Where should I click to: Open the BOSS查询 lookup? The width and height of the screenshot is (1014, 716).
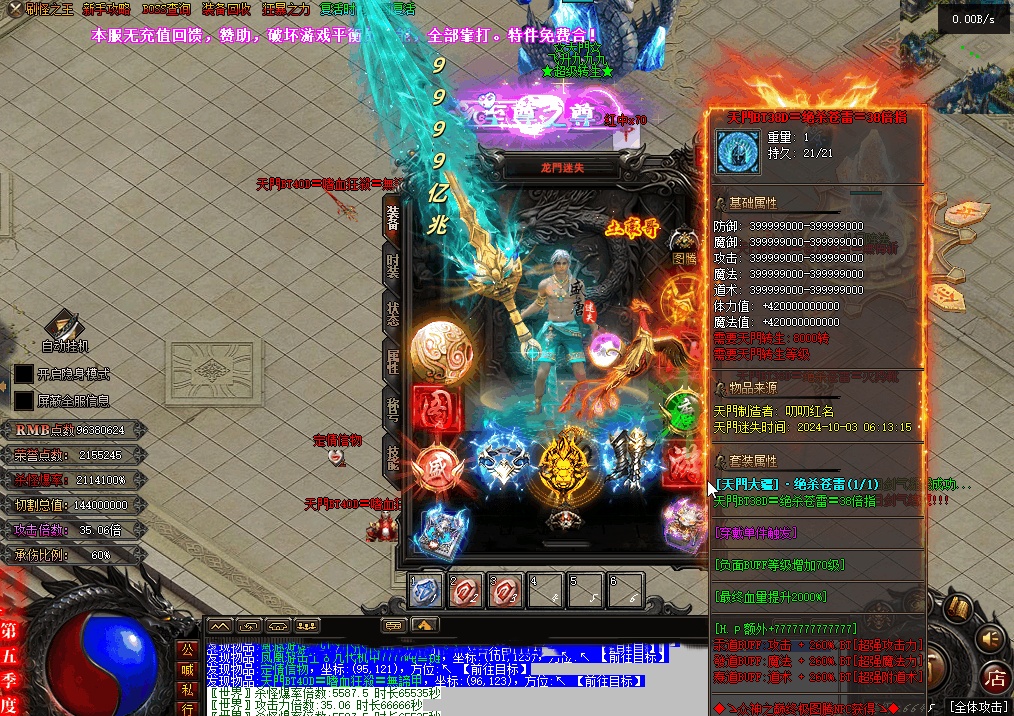pos(166,9)
